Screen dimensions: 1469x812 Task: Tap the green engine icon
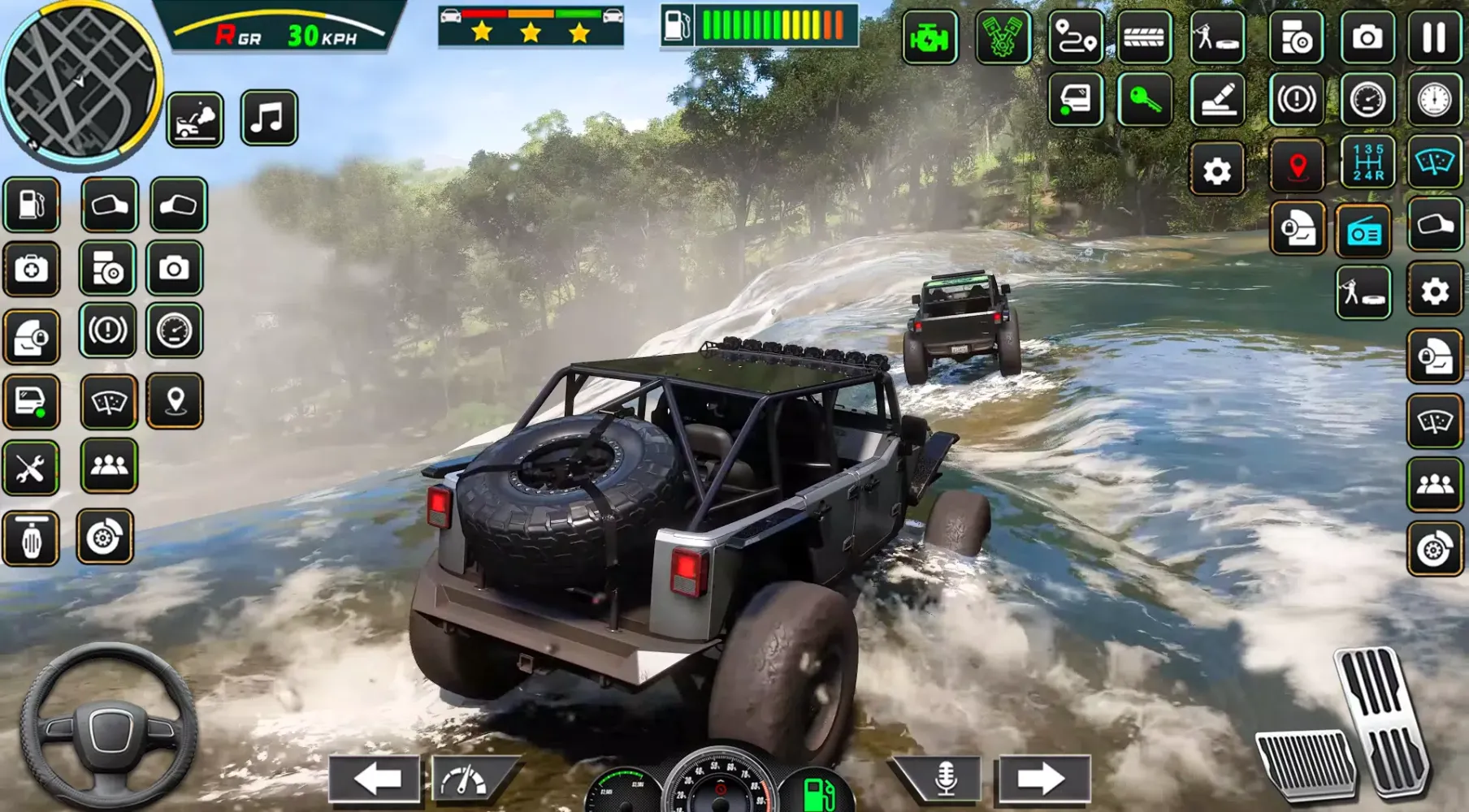929,37
